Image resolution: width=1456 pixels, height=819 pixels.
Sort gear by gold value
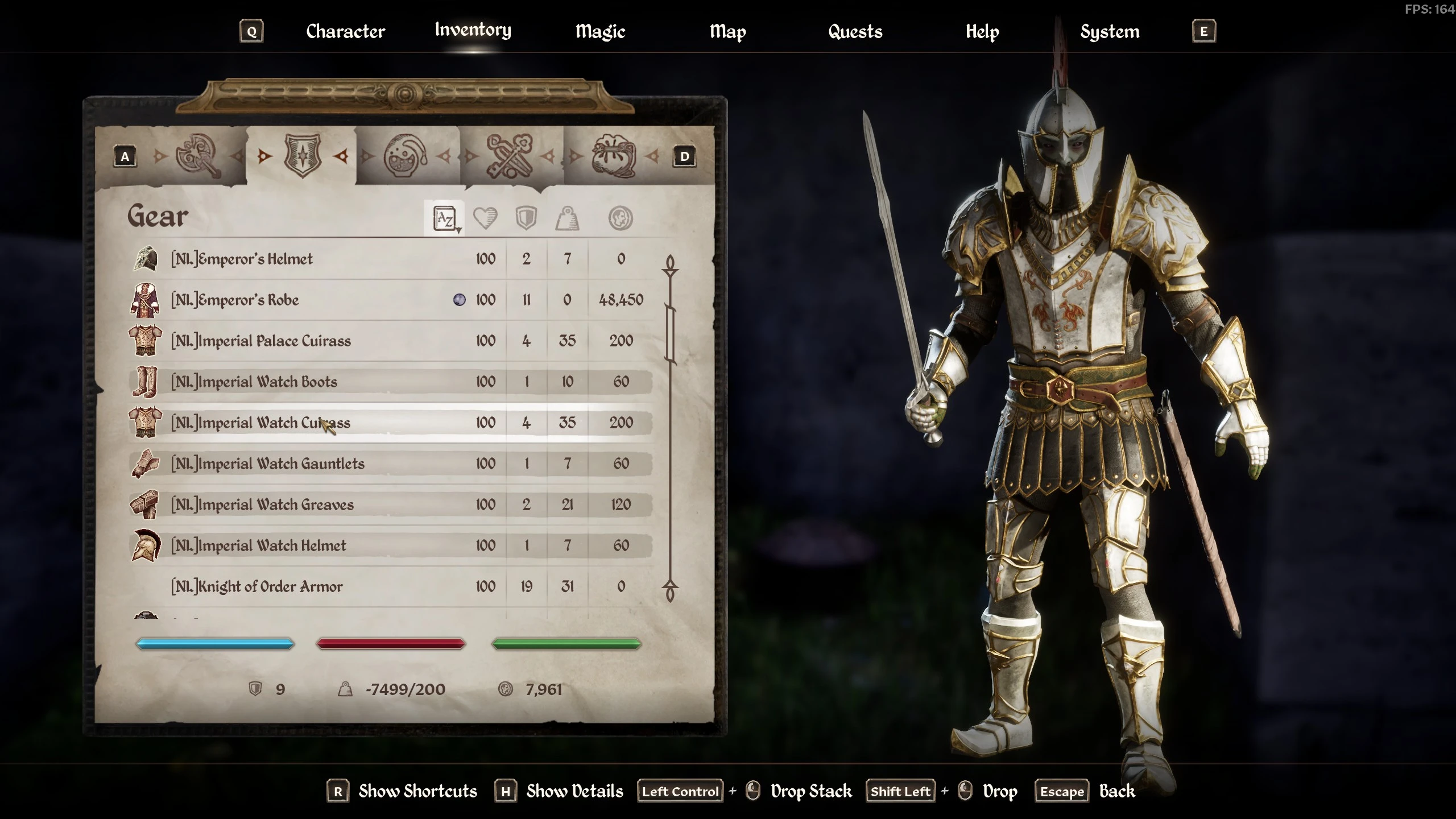click(x=620, y=218)
